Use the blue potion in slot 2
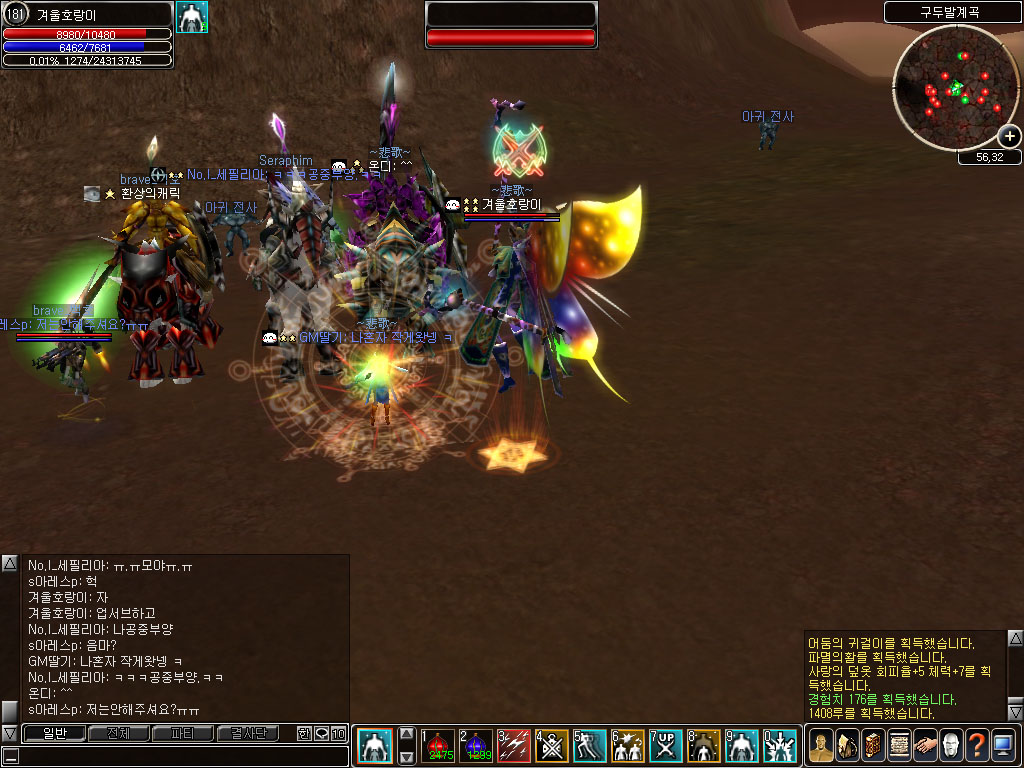 pos(477,746)
